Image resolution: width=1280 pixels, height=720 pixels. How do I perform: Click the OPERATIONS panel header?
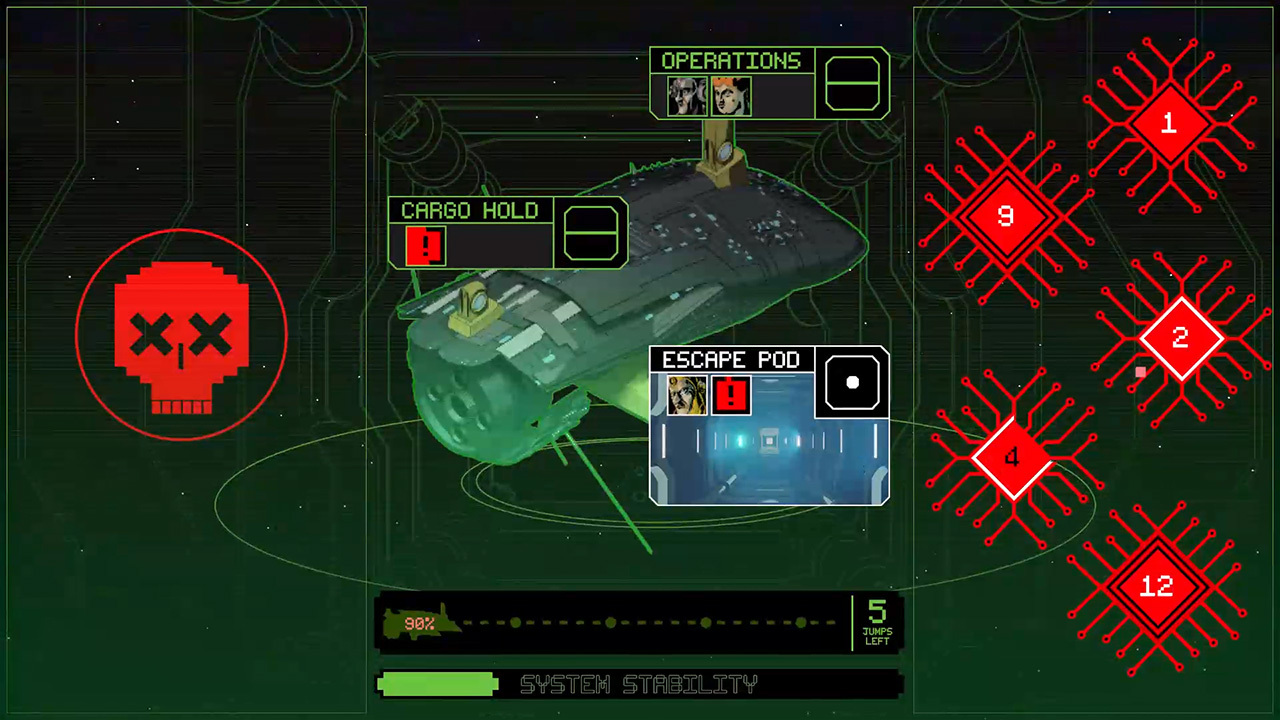click(x=732, y=61)
